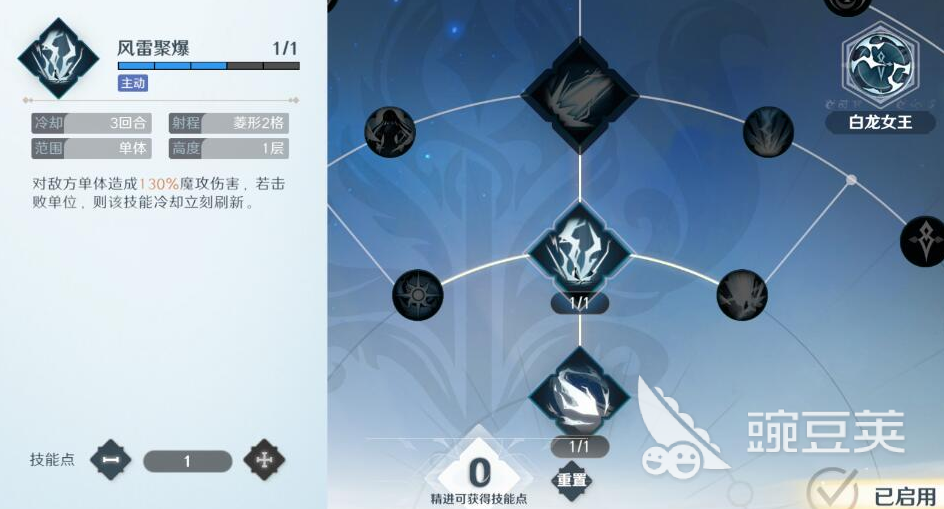This screenshot has height=509, width=944.
Task: Increase skill points with the plus diamond
Action: (x=264, y=460)
